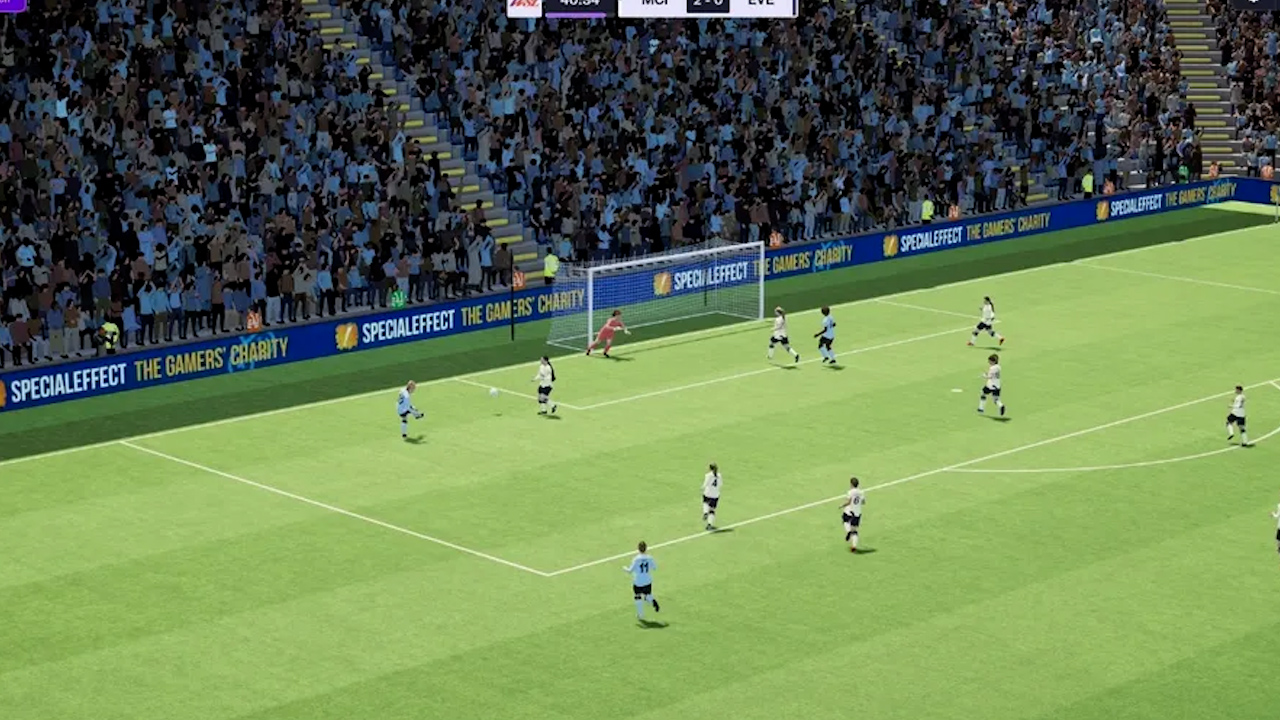
Task: Click the dark panel with the white icon
Action: click(x=1254, y=4)
